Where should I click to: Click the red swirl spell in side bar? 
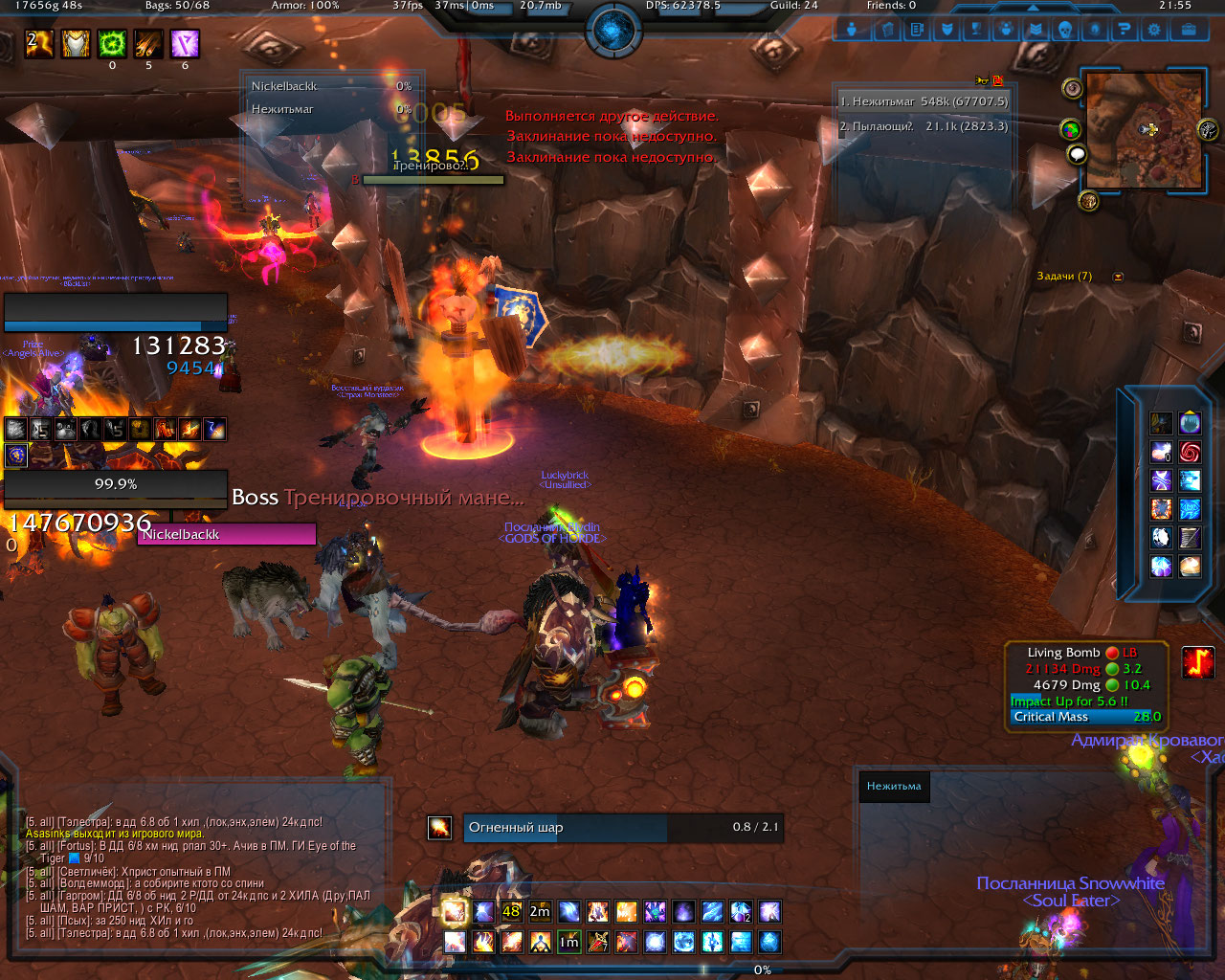point(1190,452)
